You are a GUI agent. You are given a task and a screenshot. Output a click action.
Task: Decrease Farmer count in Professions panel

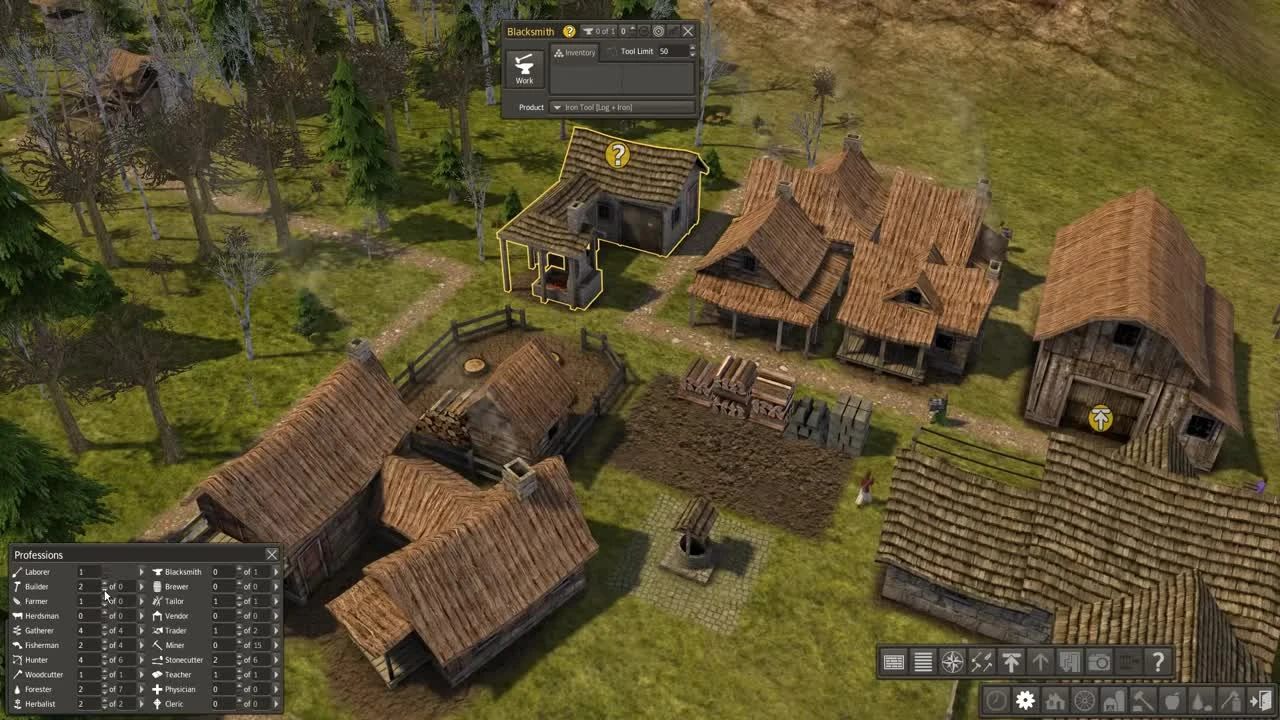(x=104, y=605)
